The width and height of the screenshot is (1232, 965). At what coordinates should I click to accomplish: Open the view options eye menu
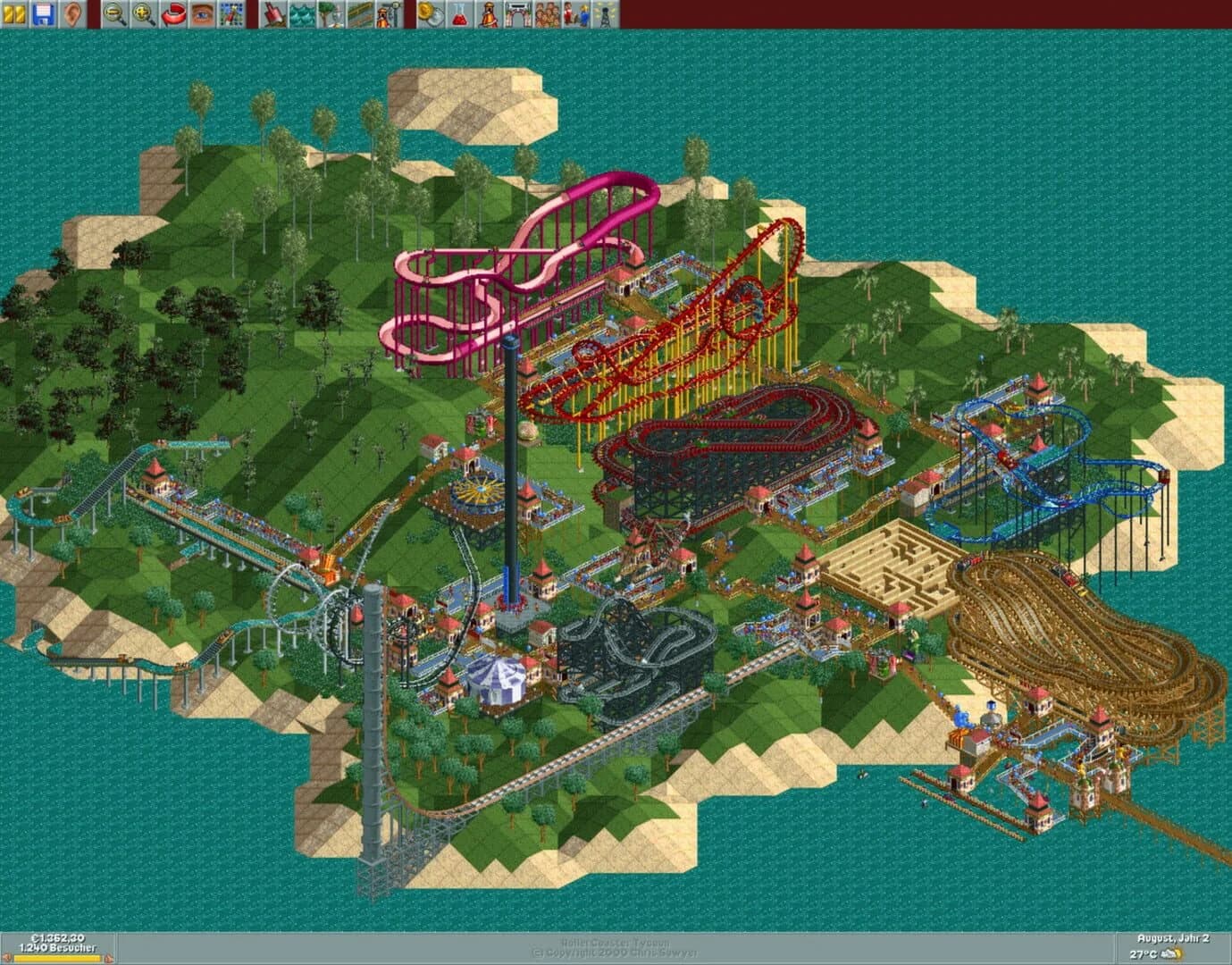[x=202, y=13]
